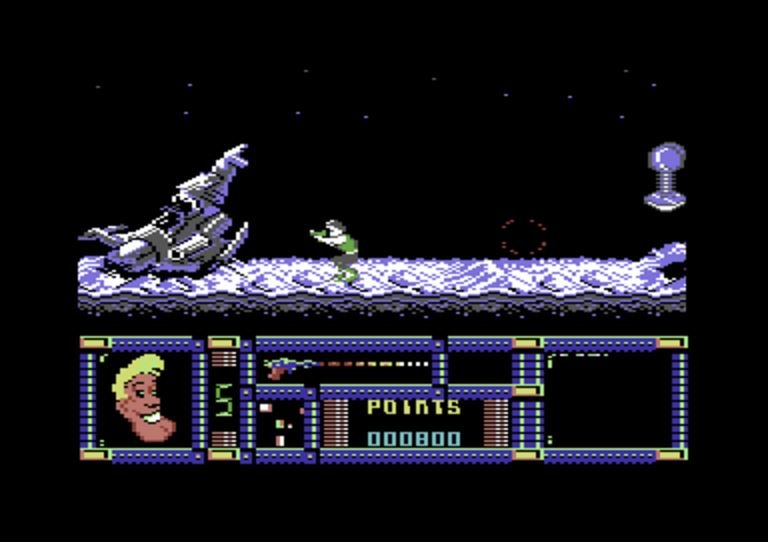Click the blond hero portrait
The image size is (770, 543).
click(143, 400)
